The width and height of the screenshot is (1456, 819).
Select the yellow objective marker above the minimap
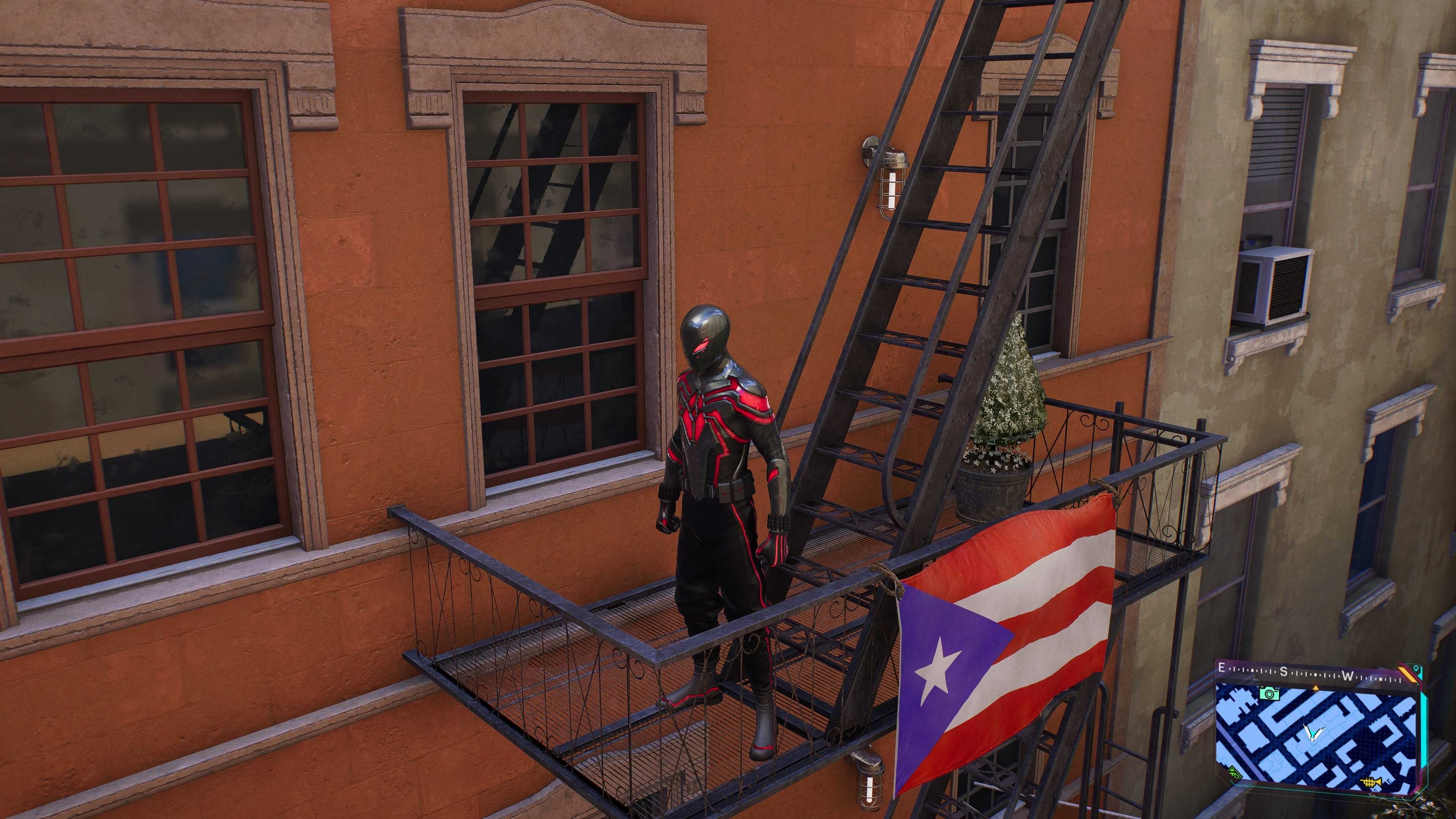coord(1316,688)
